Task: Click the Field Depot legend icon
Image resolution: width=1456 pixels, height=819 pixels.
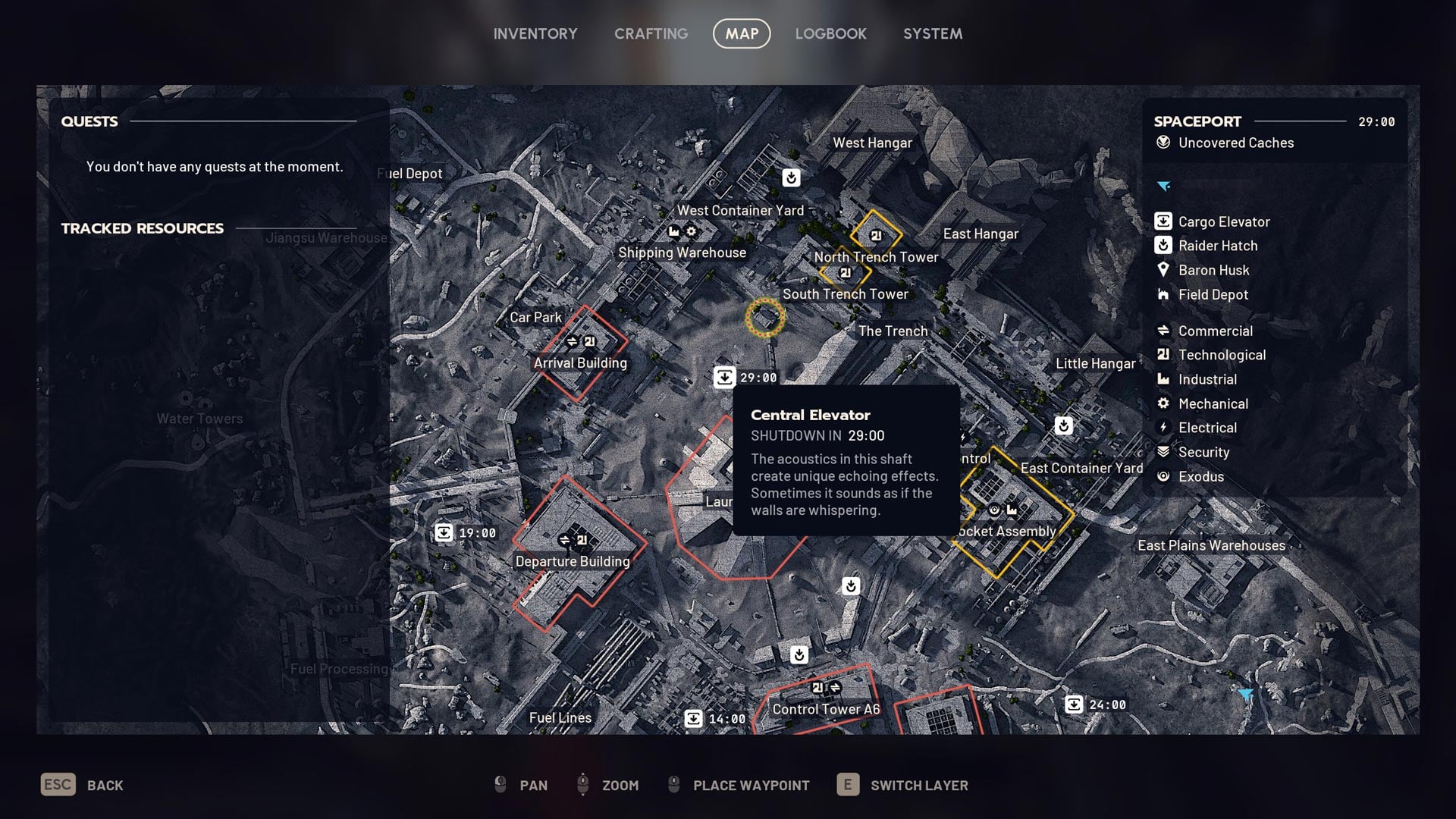Action: (1162, 294)
